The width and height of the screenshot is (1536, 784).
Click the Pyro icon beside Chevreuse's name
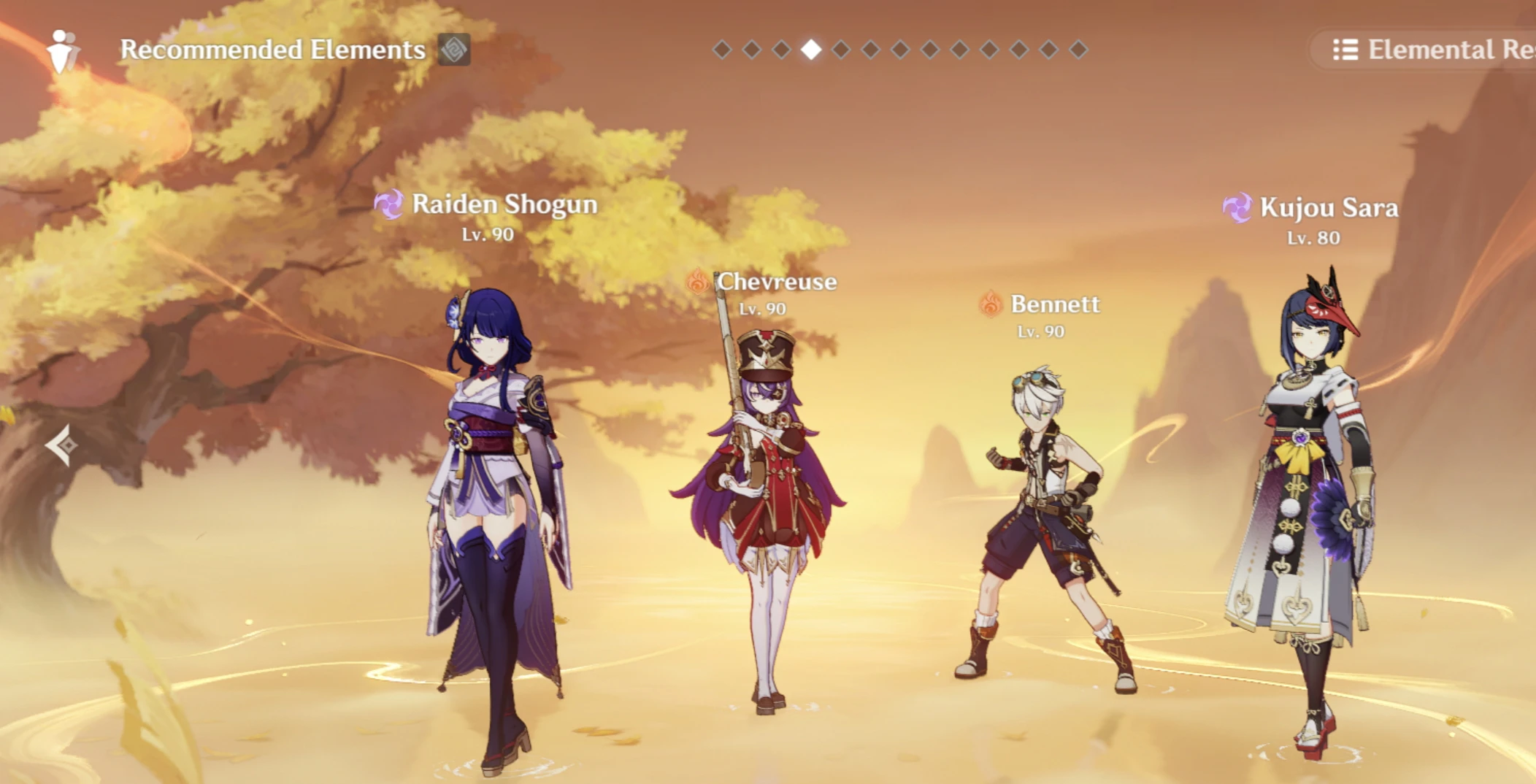[697, 281]
